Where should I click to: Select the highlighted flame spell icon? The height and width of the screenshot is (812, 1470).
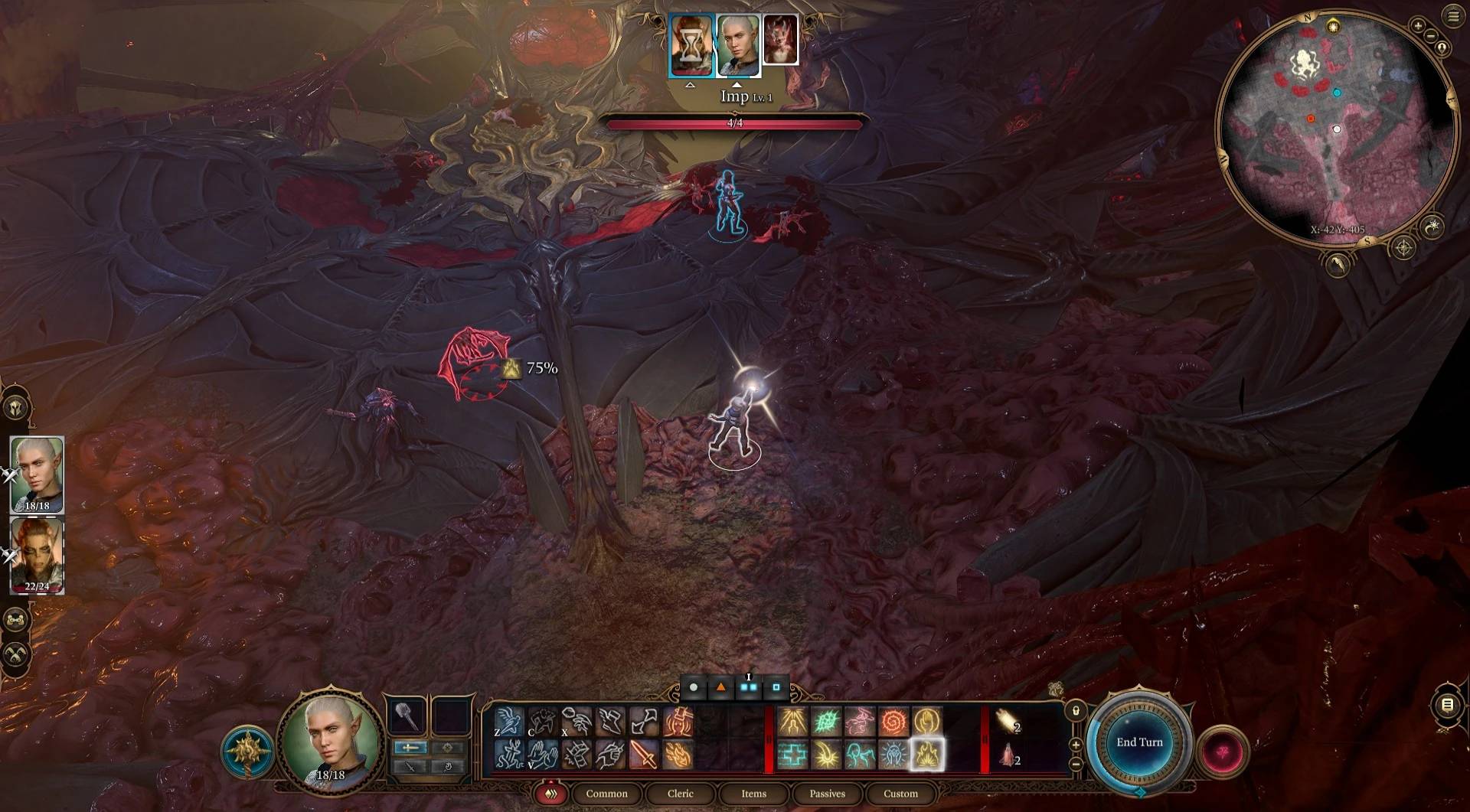926,755
